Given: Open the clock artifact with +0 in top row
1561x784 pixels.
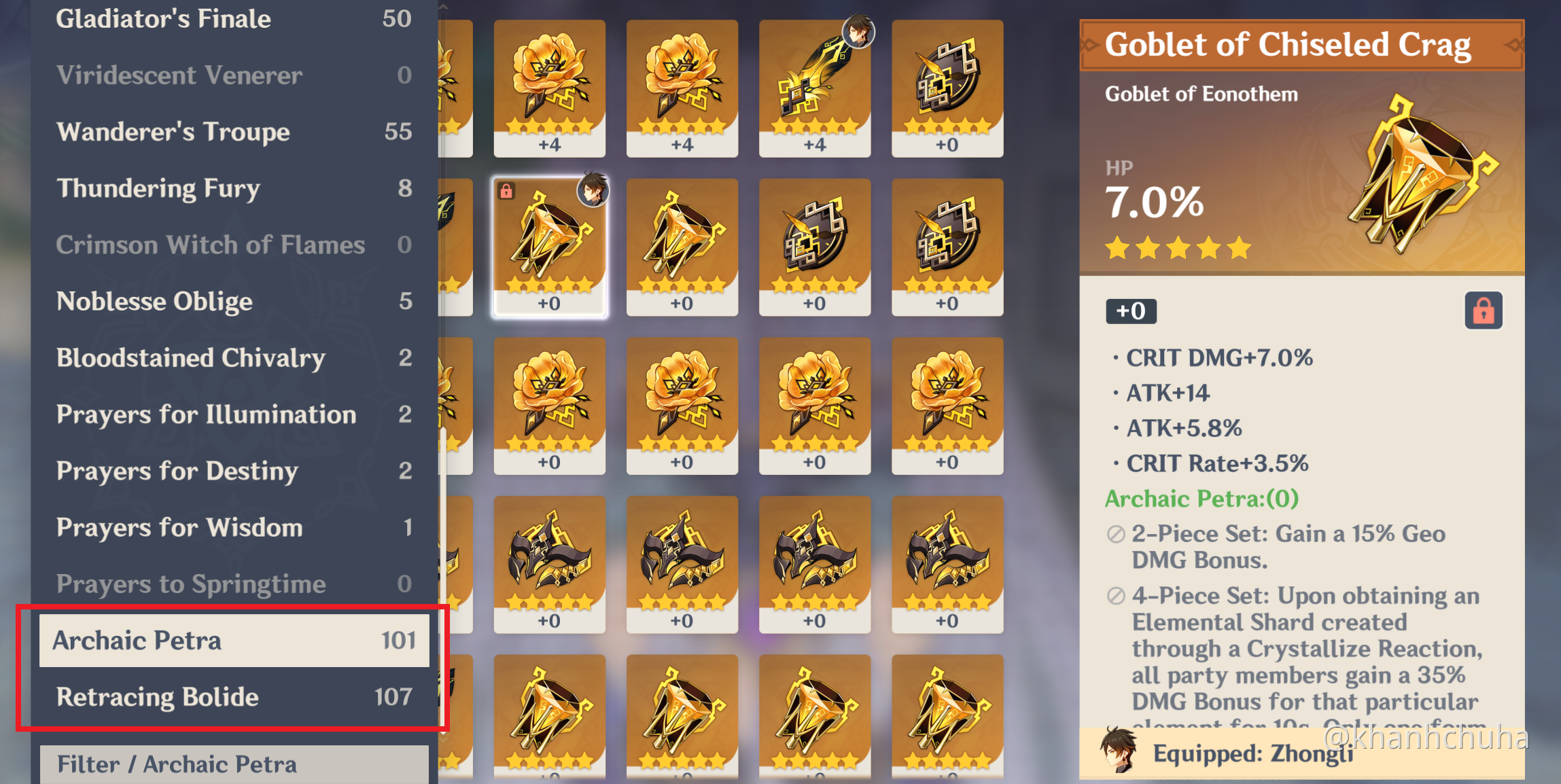Looking at the screenshot, I should tap(947, 88).
